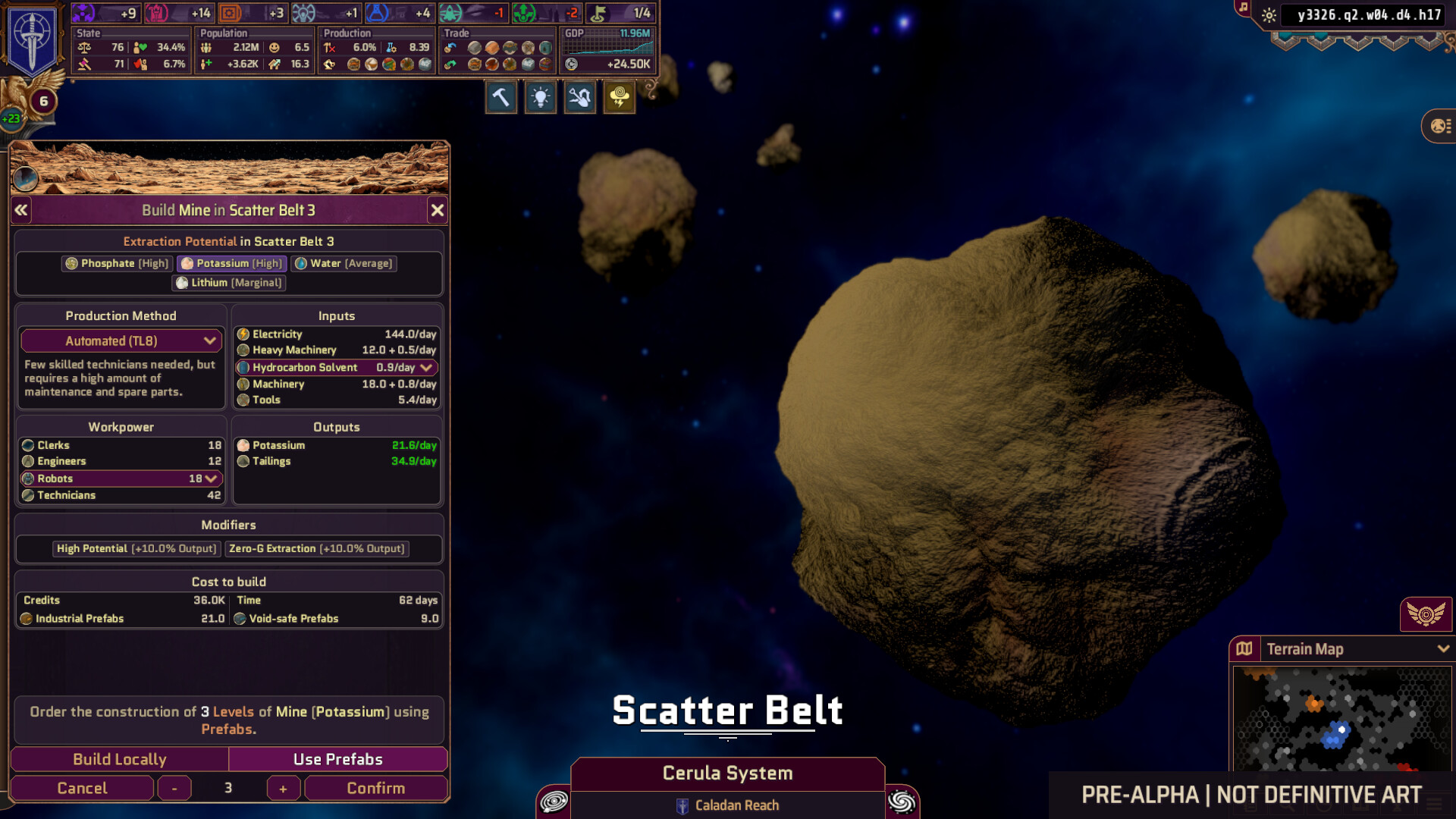Image resolution: width=1456 pixels, height=819 pixels.
Task: Confirm the mine construction order
Action: (x=375, y=788)
